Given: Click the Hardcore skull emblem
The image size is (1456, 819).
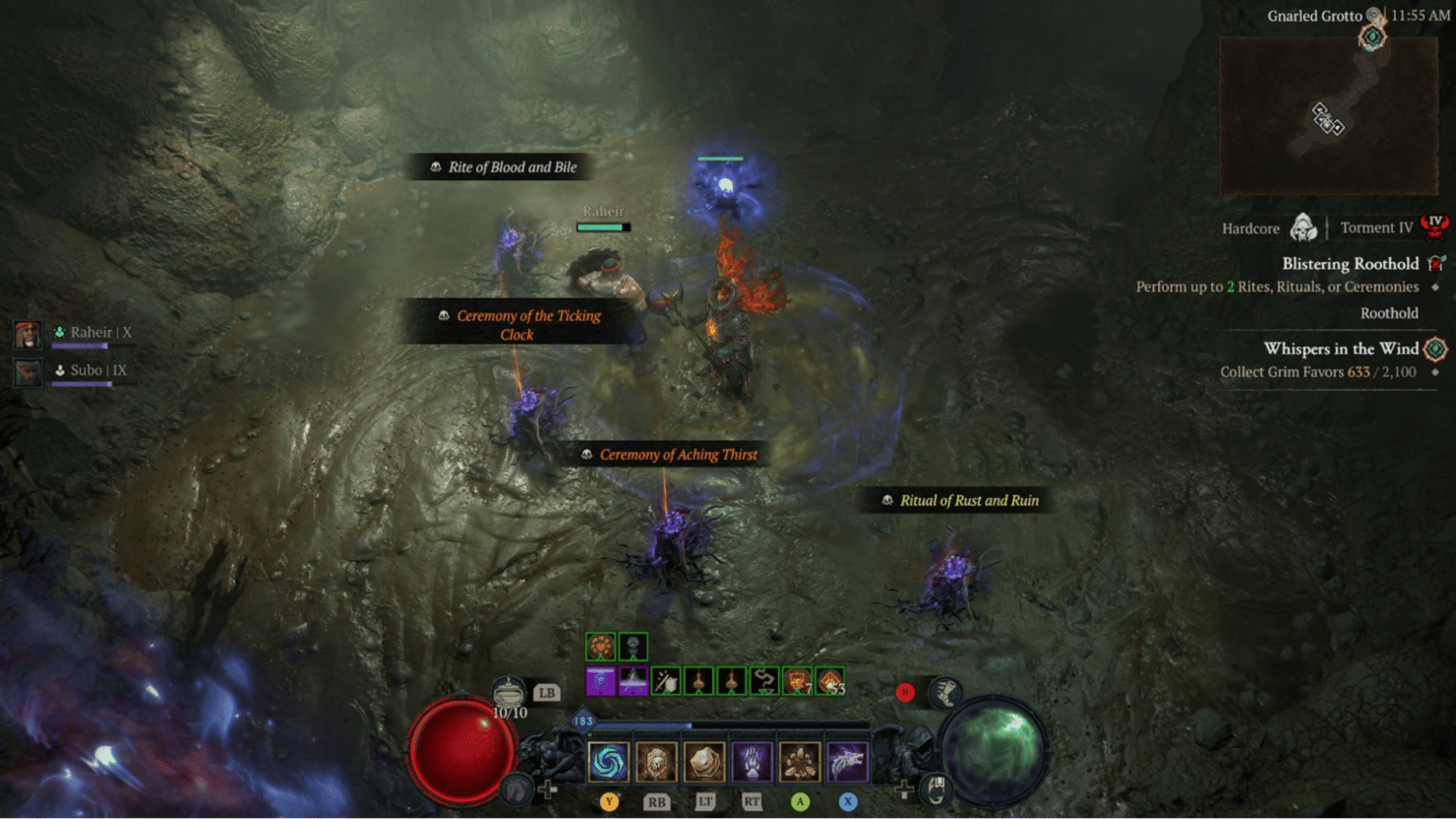Looking at the screenshot, I should [x=1302, y=226].
